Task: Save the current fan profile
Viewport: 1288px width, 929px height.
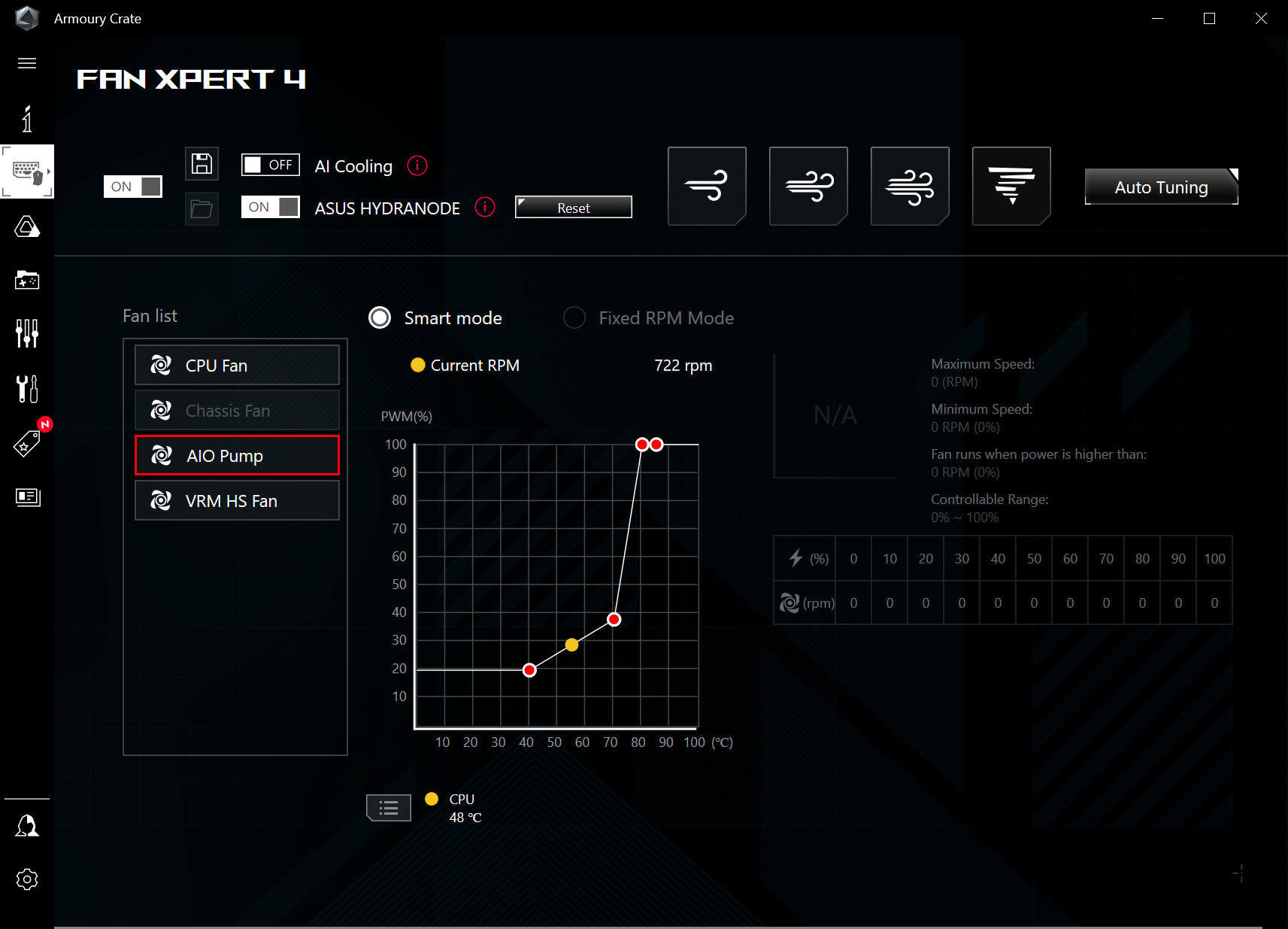Action: click(201, 163)
